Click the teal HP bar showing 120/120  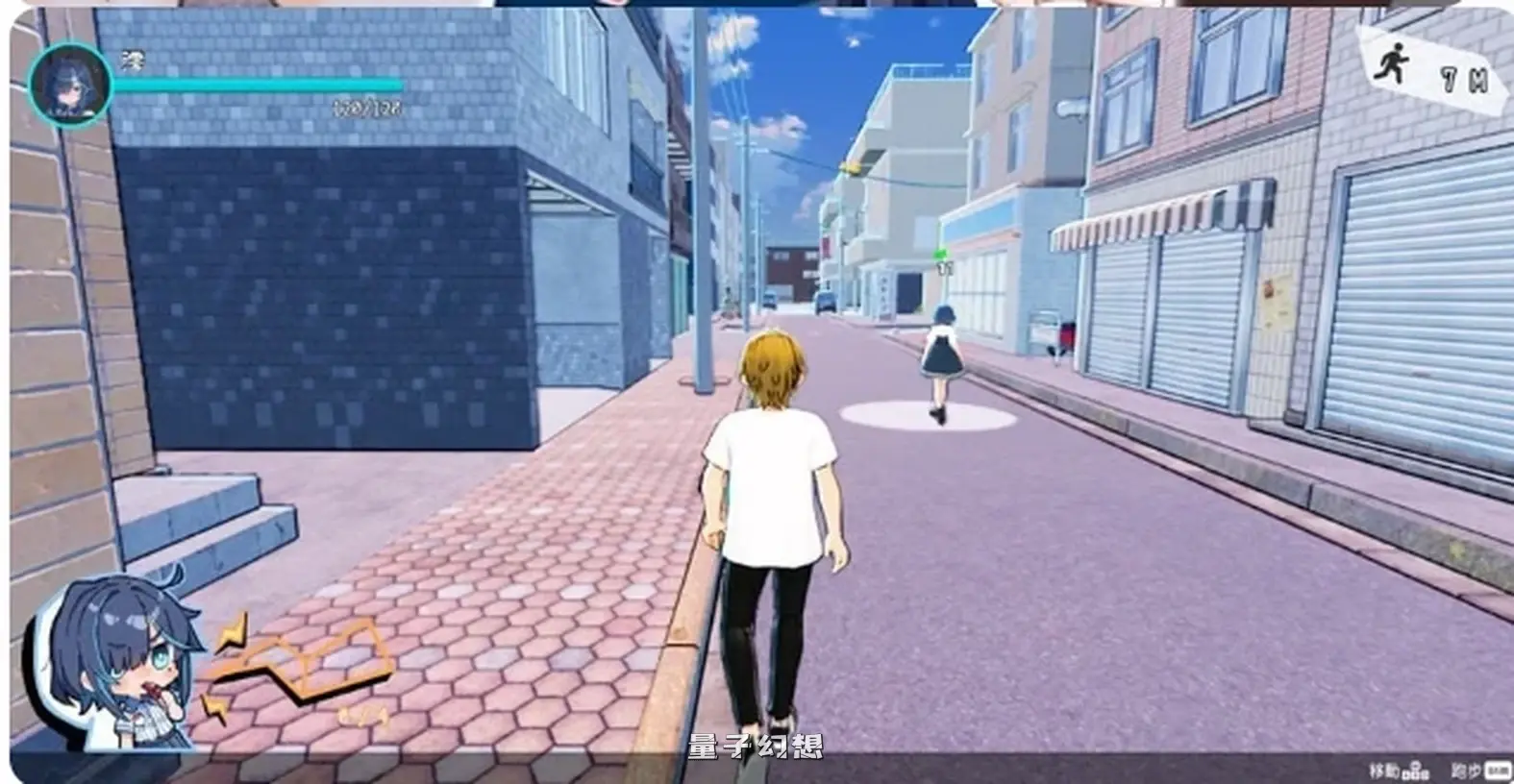pyautogui.click(x=260, y=85)
